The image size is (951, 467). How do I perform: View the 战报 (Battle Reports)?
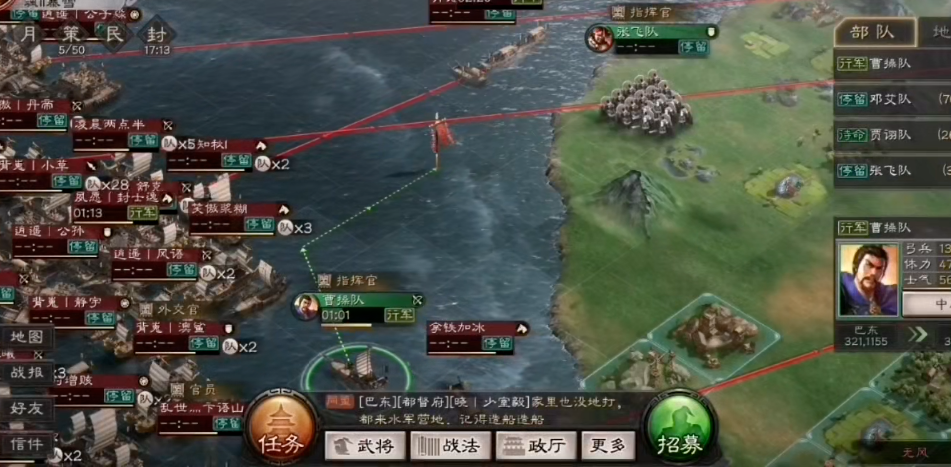27,373
